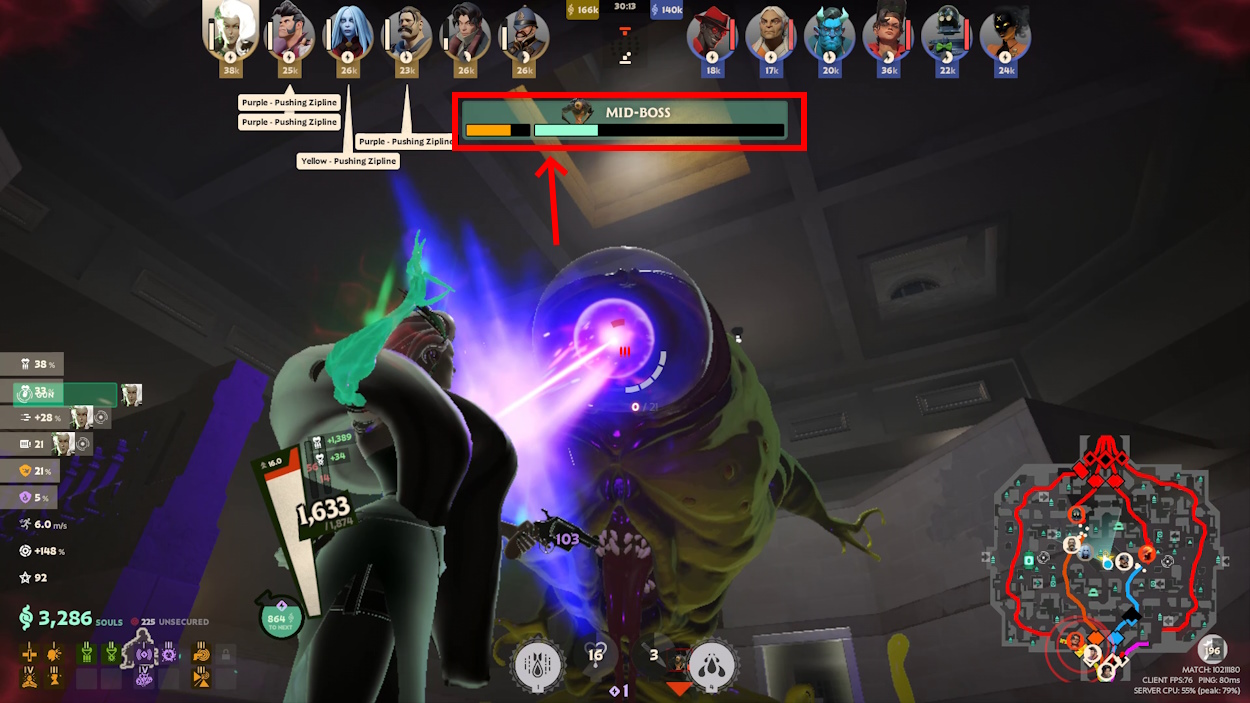
Task: Select the white-haired ally portrait
Action: tap(230, 30)
